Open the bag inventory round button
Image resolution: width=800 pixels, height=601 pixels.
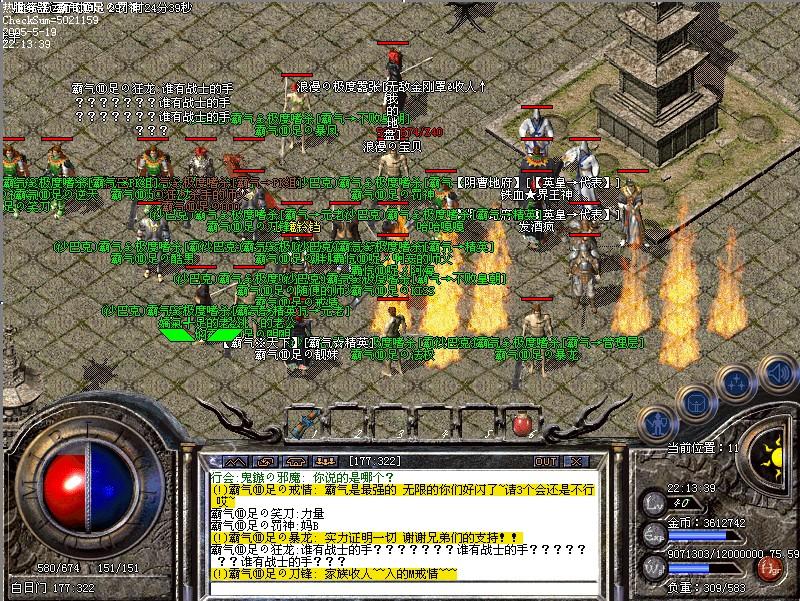[x=692, y=401]
